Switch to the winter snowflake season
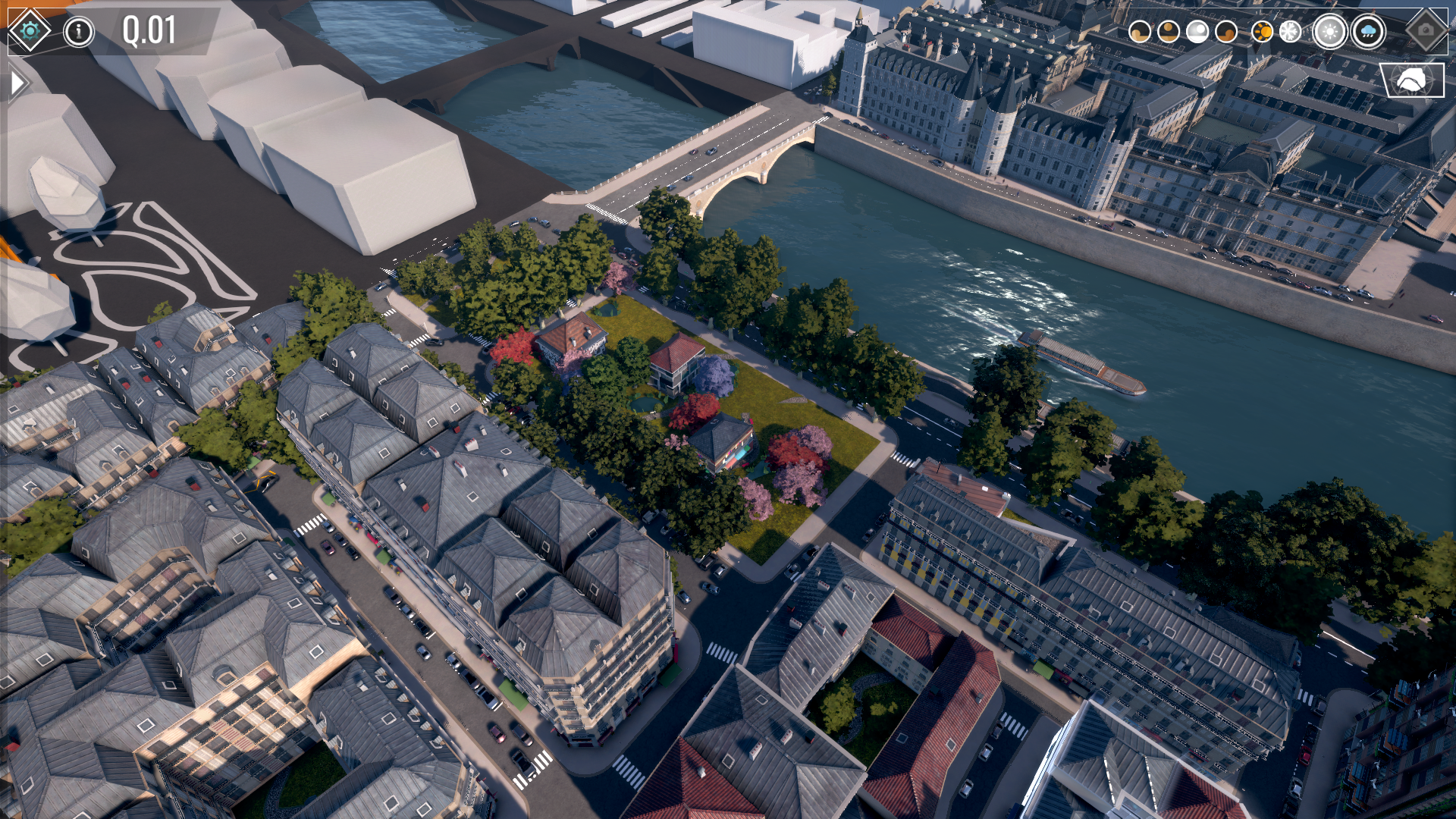The width and height of the screenshot is (1456, 819). (x=1290, y=32)
